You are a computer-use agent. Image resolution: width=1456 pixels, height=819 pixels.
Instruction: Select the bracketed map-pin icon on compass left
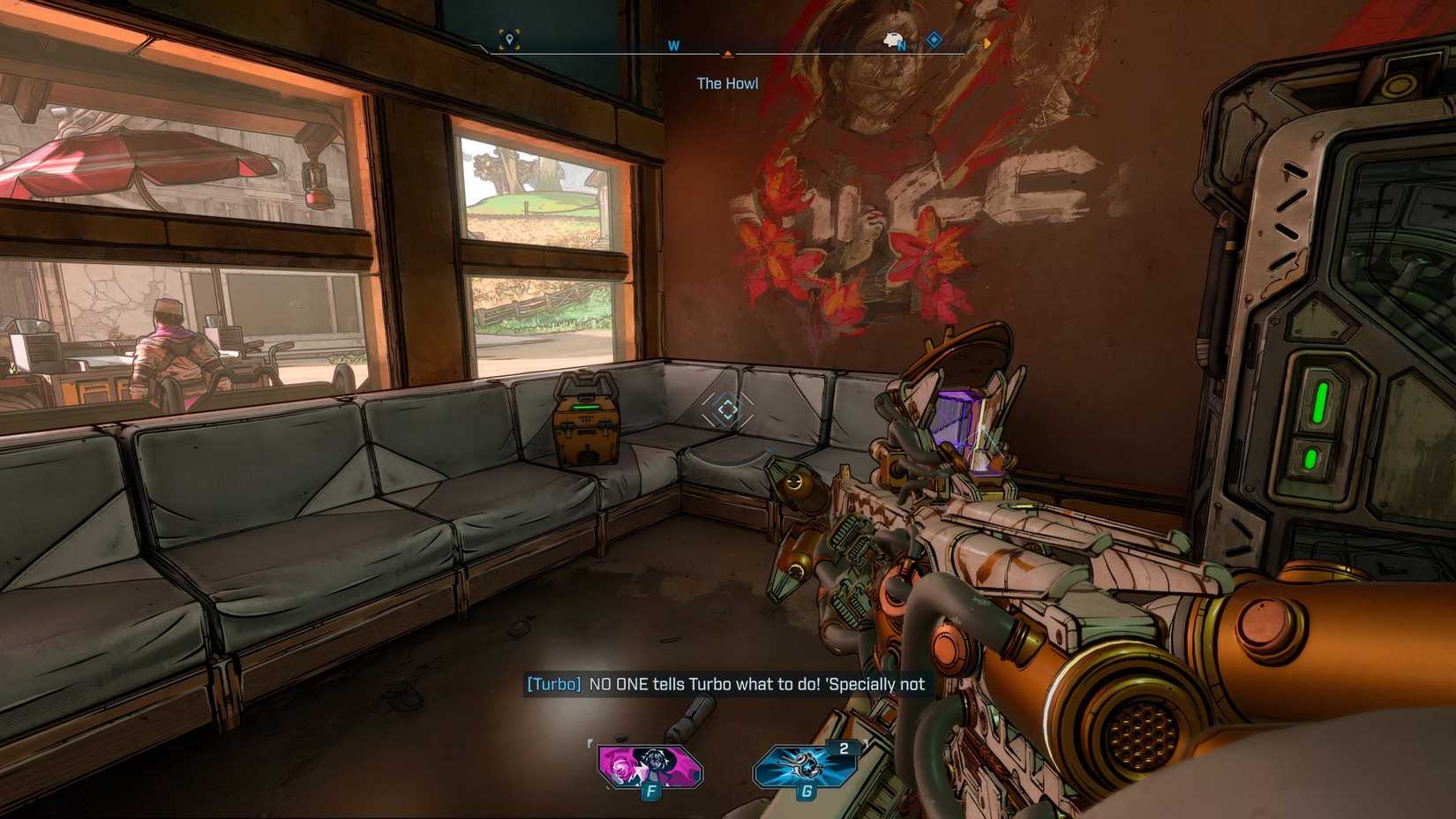click(x=507, y=37)
